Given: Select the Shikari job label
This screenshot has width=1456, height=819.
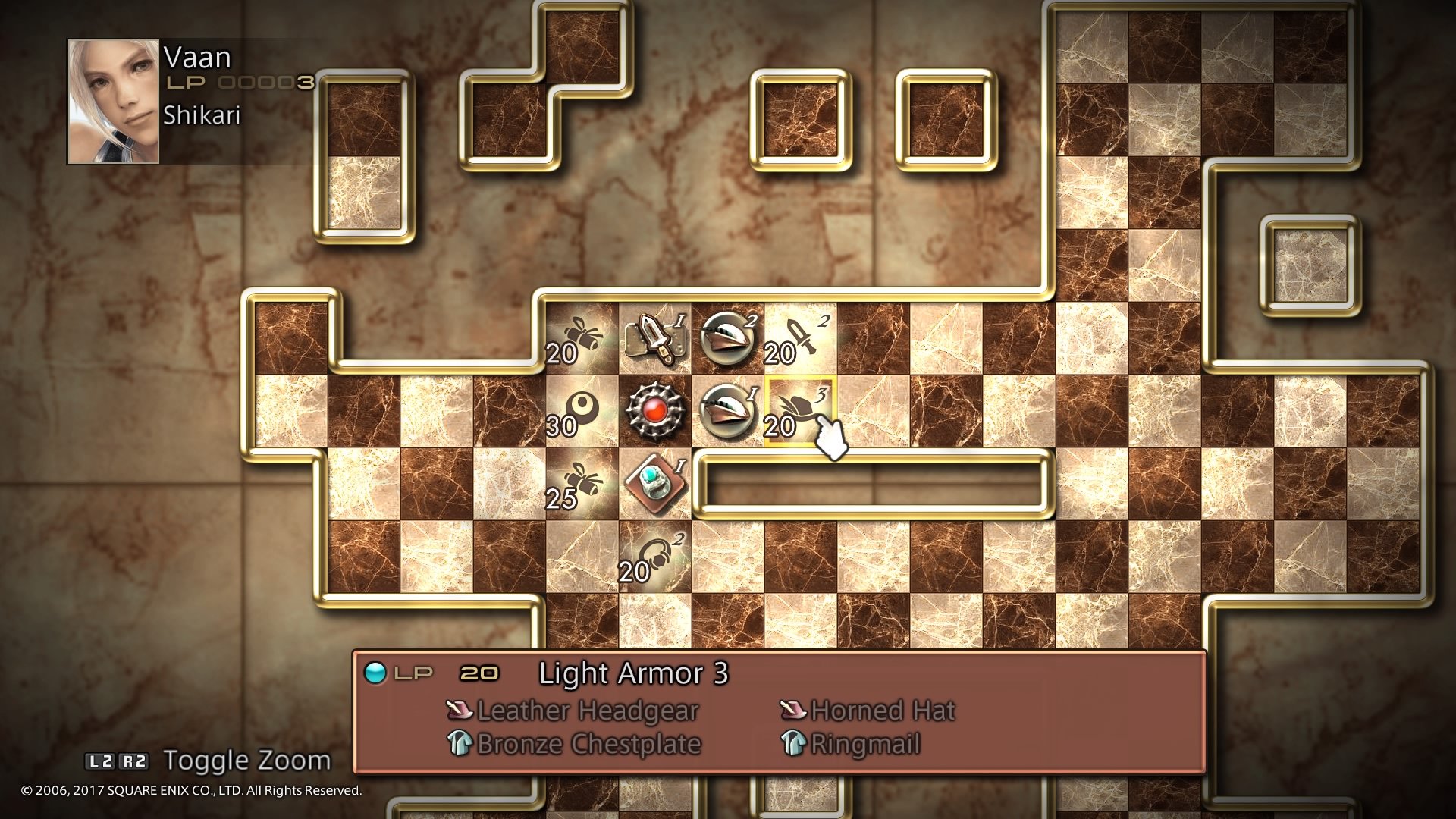Looking at the screenshot, I should coord(201,116).
